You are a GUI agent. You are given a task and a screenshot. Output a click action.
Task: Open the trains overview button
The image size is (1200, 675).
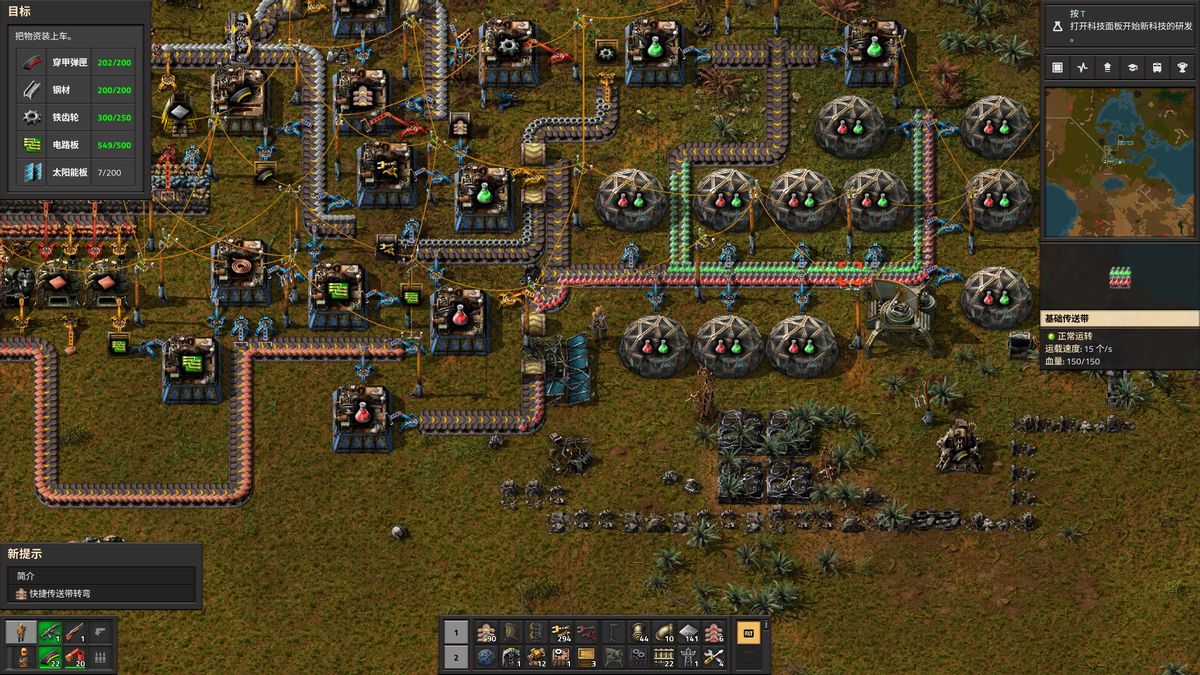[x=1157, y=67]
